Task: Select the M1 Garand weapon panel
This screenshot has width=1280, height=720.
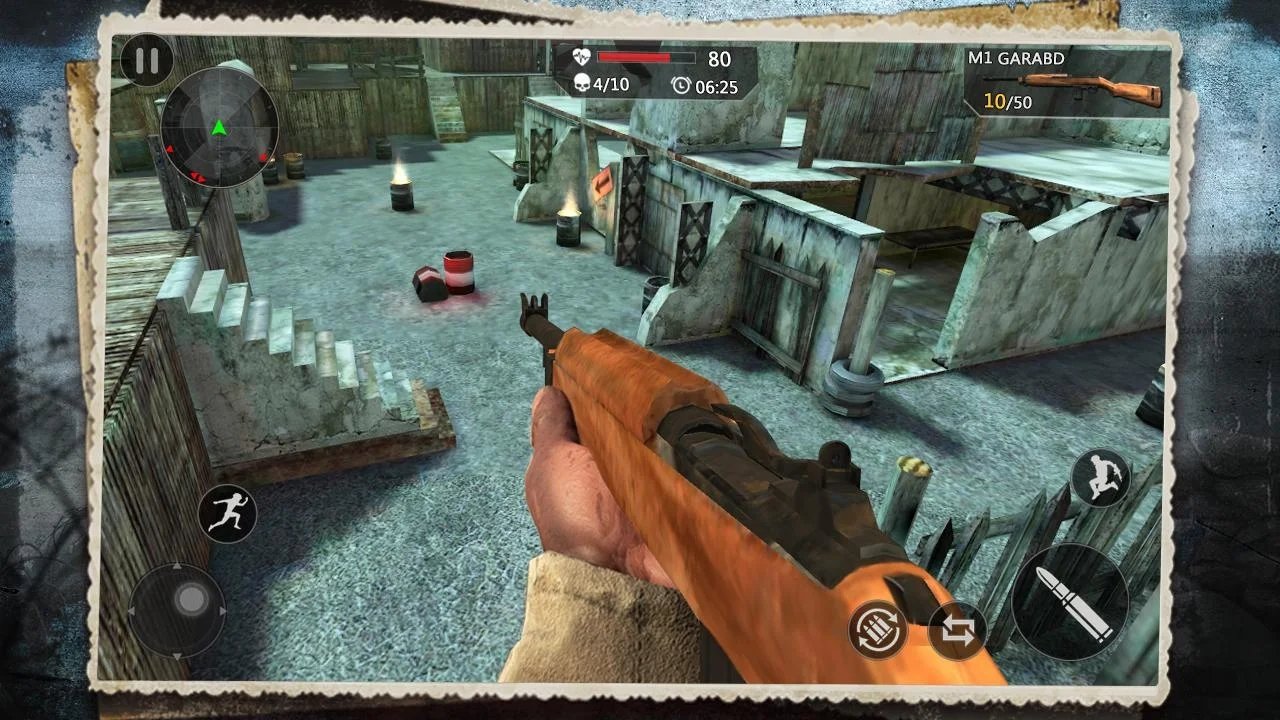Action: 1066,81
